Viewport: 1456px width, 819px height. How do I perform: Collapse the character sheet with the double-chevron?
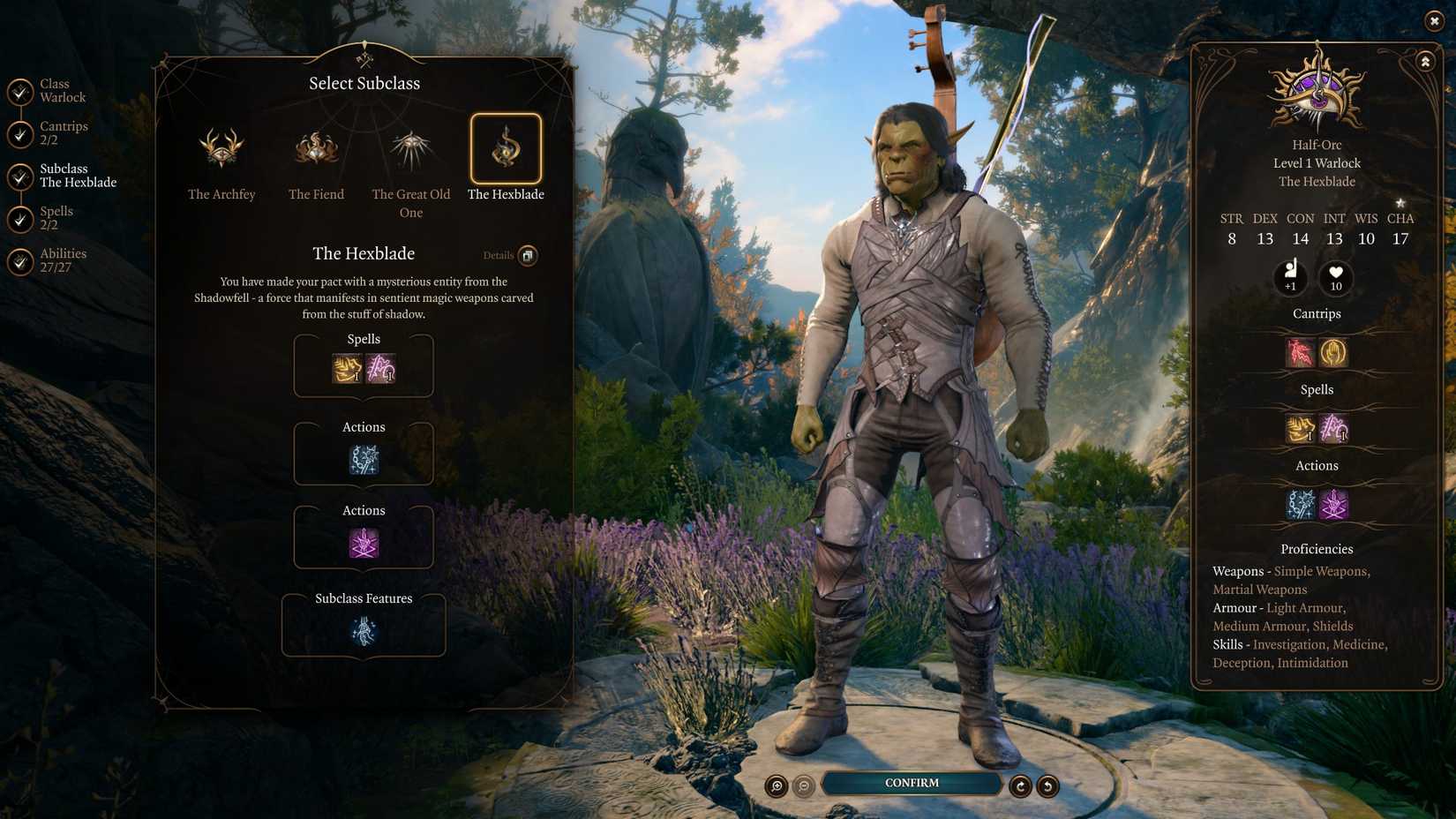point(1426,62)
